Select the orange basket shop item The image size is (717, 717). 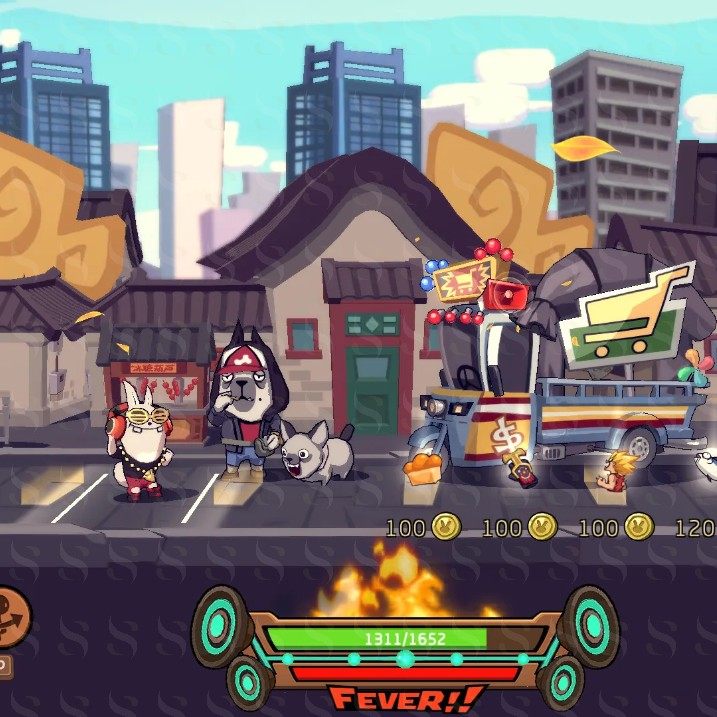[x=424, y=467]
